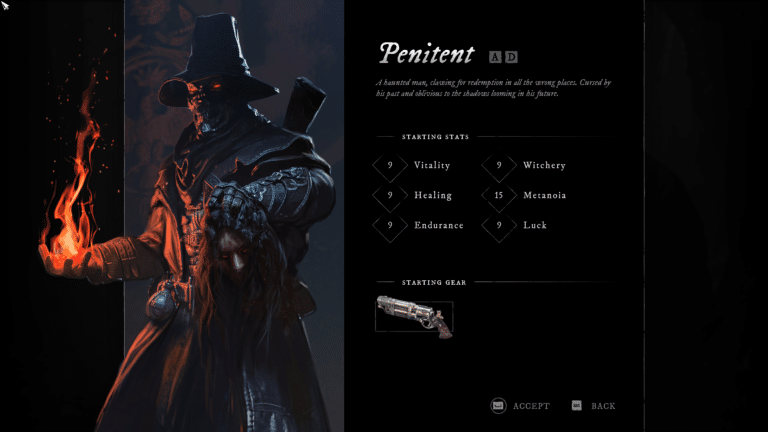Accept the Penitent class
Screen dimensions: 768x432
coord(520,406)
